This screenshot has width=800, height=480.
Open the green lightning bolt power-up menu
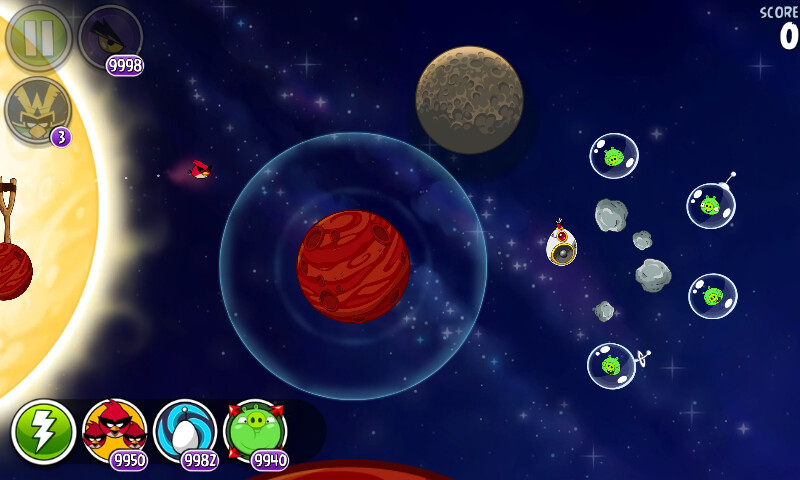(x=43, y=432)
